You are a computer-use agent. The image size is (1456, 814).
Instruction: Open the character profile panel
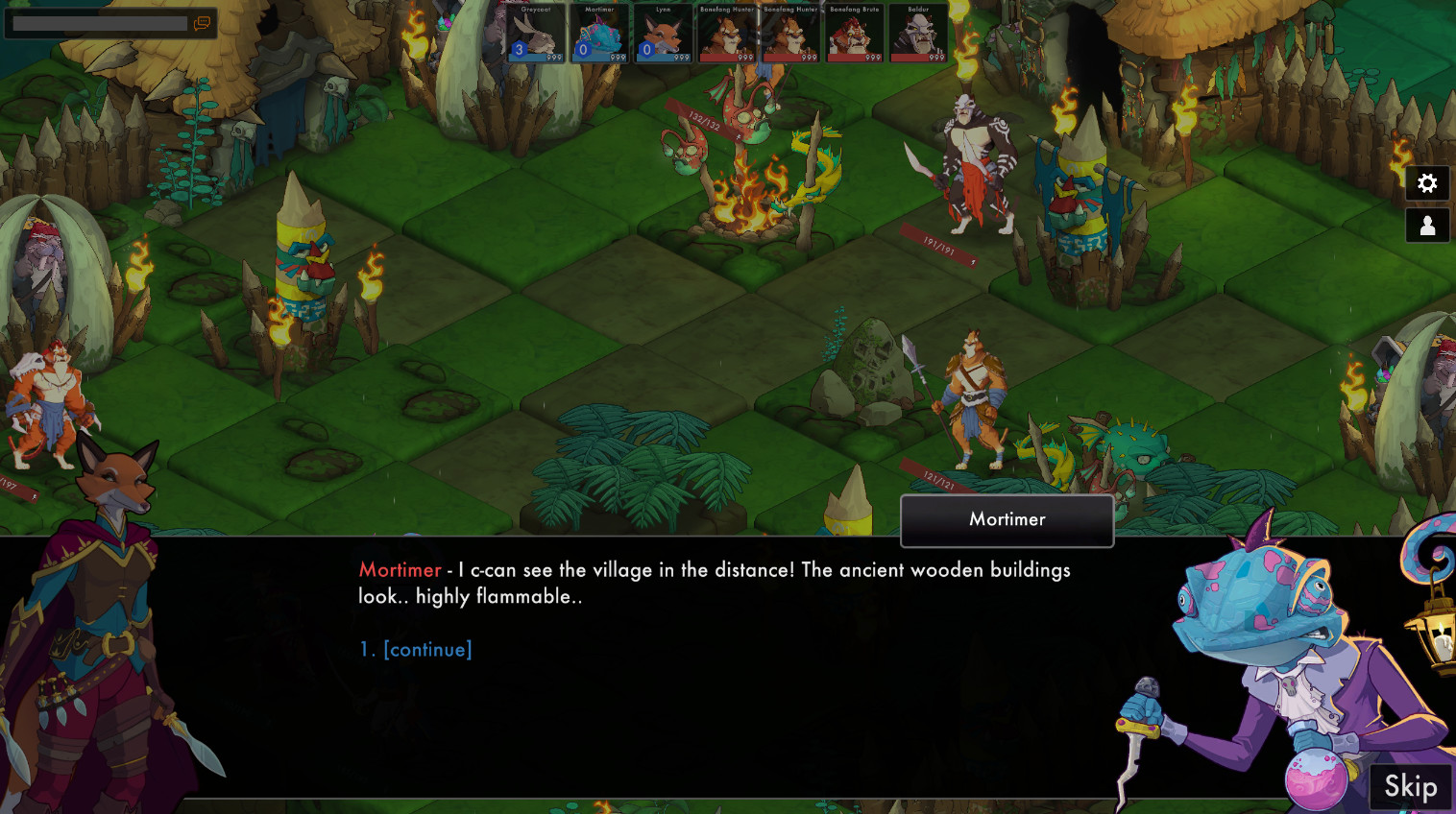pyautogui.click(x=1428, y=226)
